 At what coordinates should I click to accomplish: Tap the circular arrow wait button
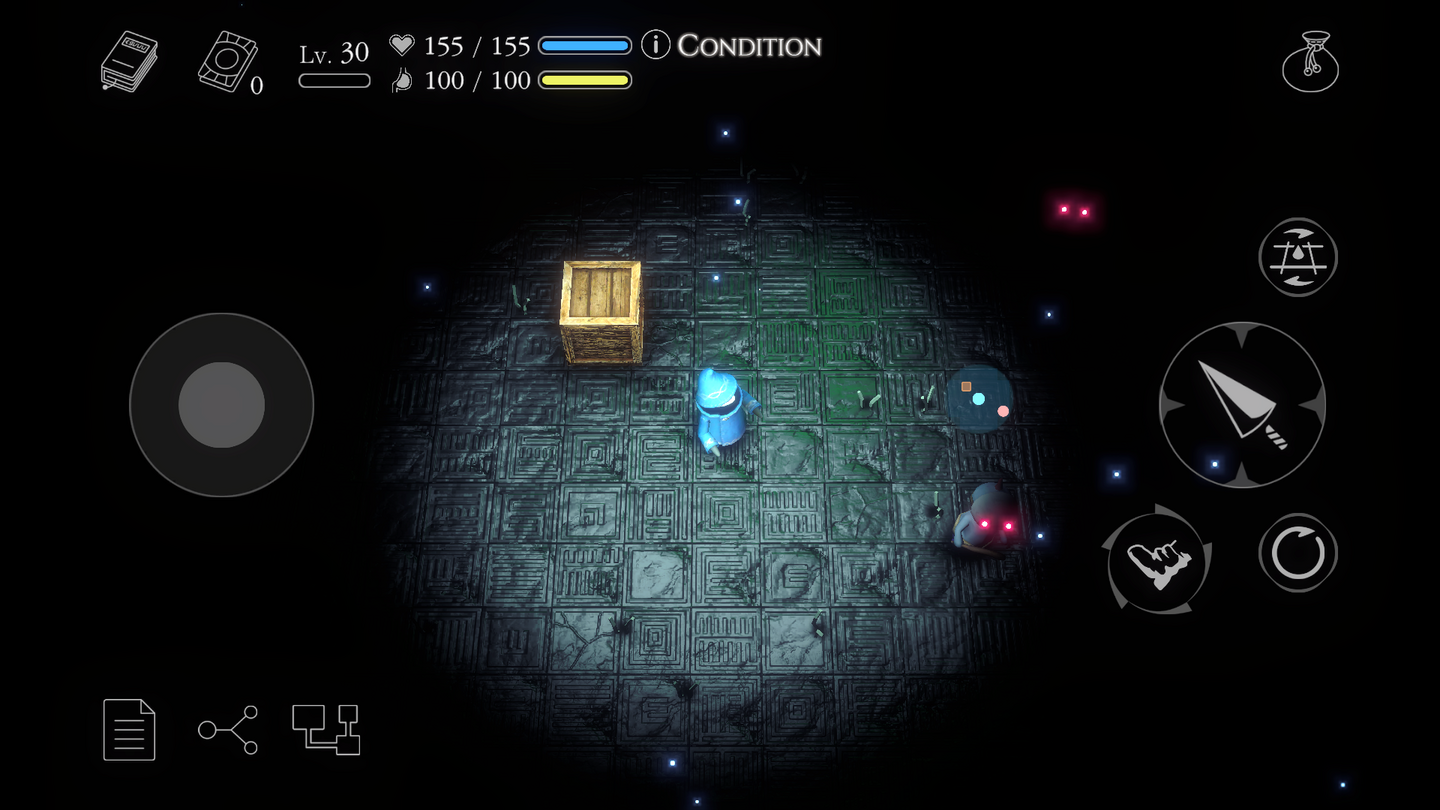[x=1298, y=553]
